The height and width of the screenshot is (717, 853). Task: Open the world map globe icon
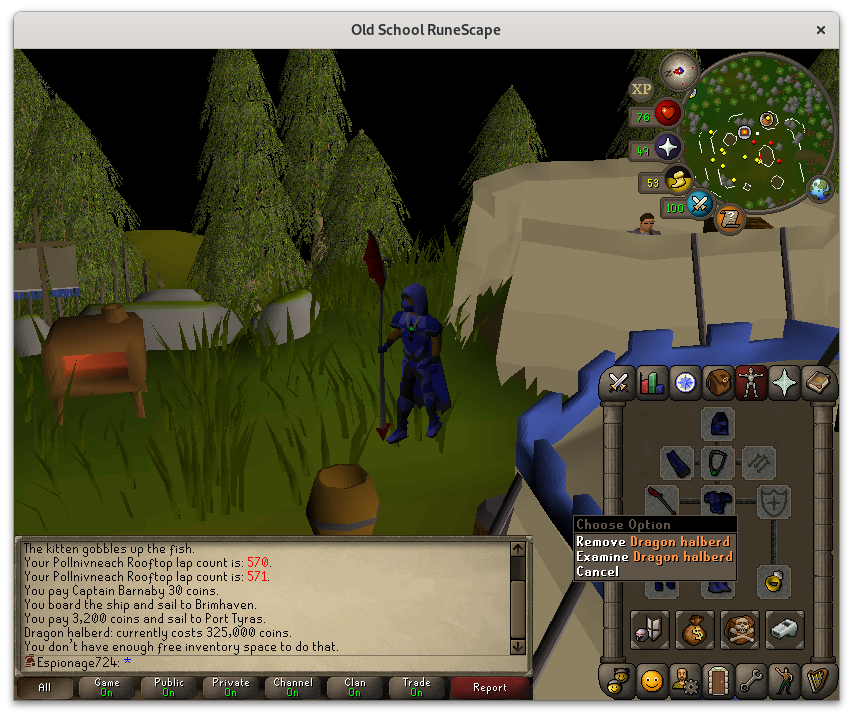click(820, 188)
